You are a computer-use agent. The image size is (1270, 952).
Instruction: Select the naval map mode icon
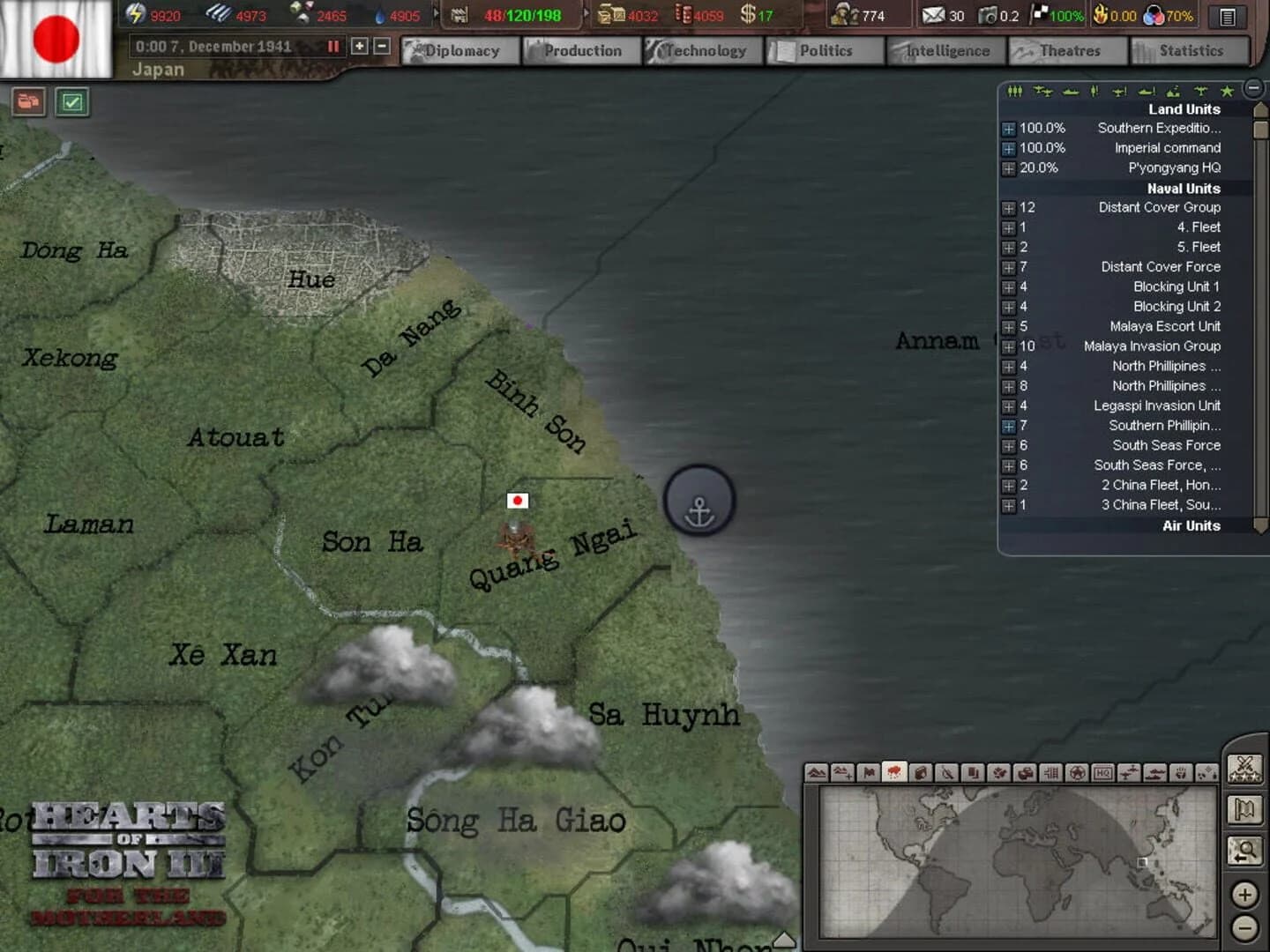[x=1155, y=773]
